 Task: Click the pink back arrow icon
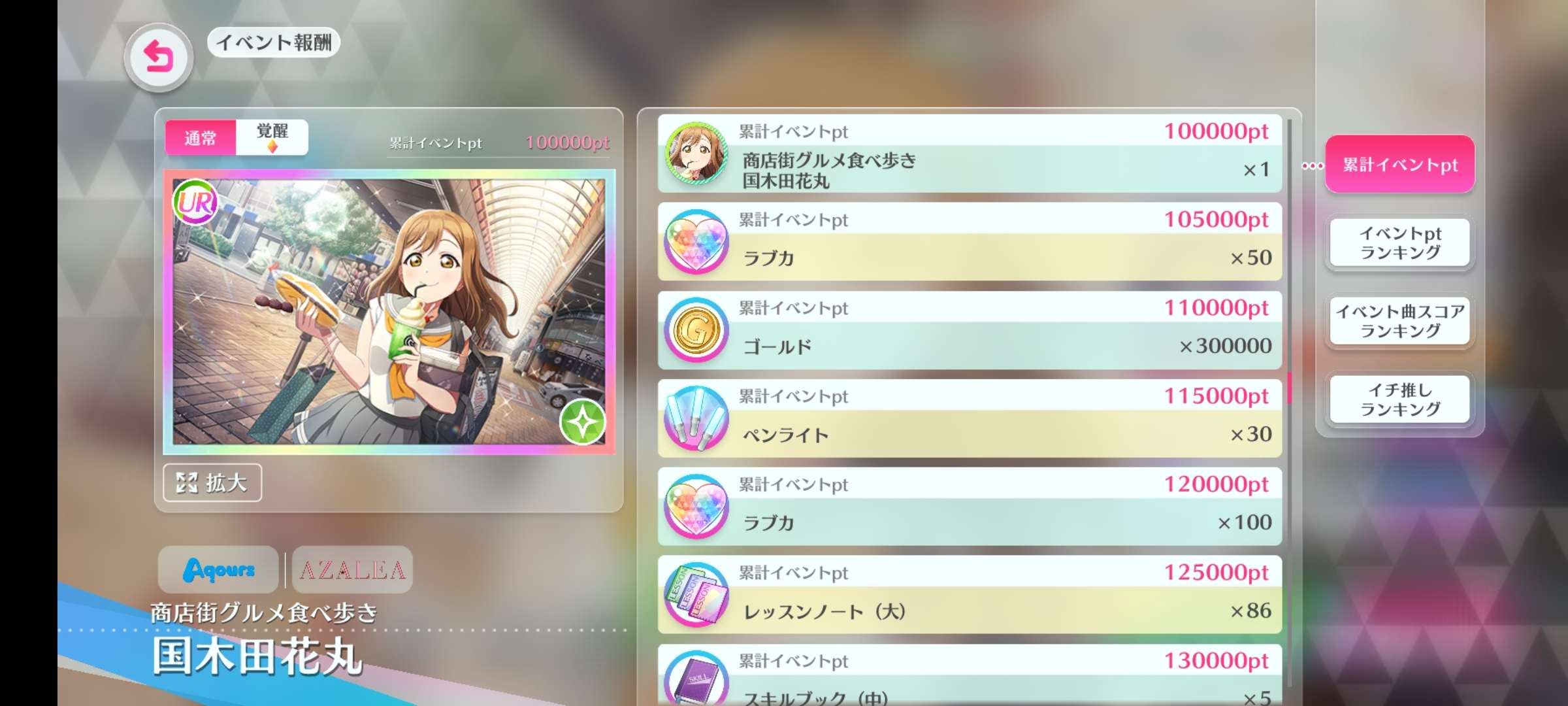pyautogui.click(x=159, y=56)
